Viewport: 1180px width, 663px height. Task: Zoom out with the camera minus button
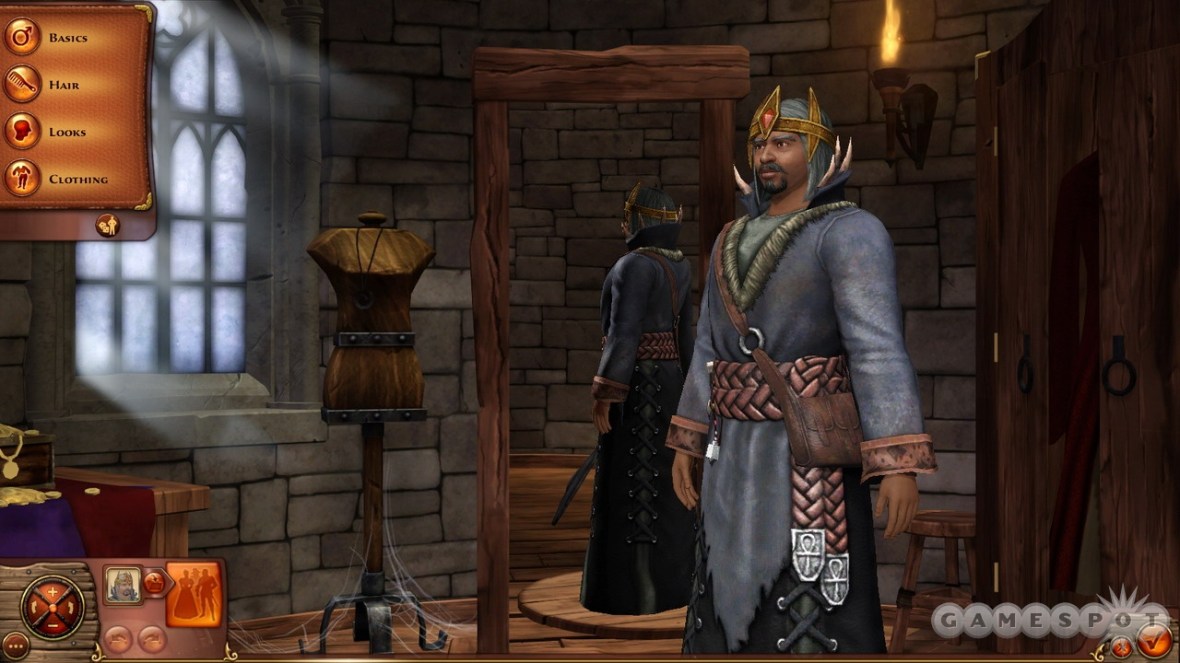(52, 625)
